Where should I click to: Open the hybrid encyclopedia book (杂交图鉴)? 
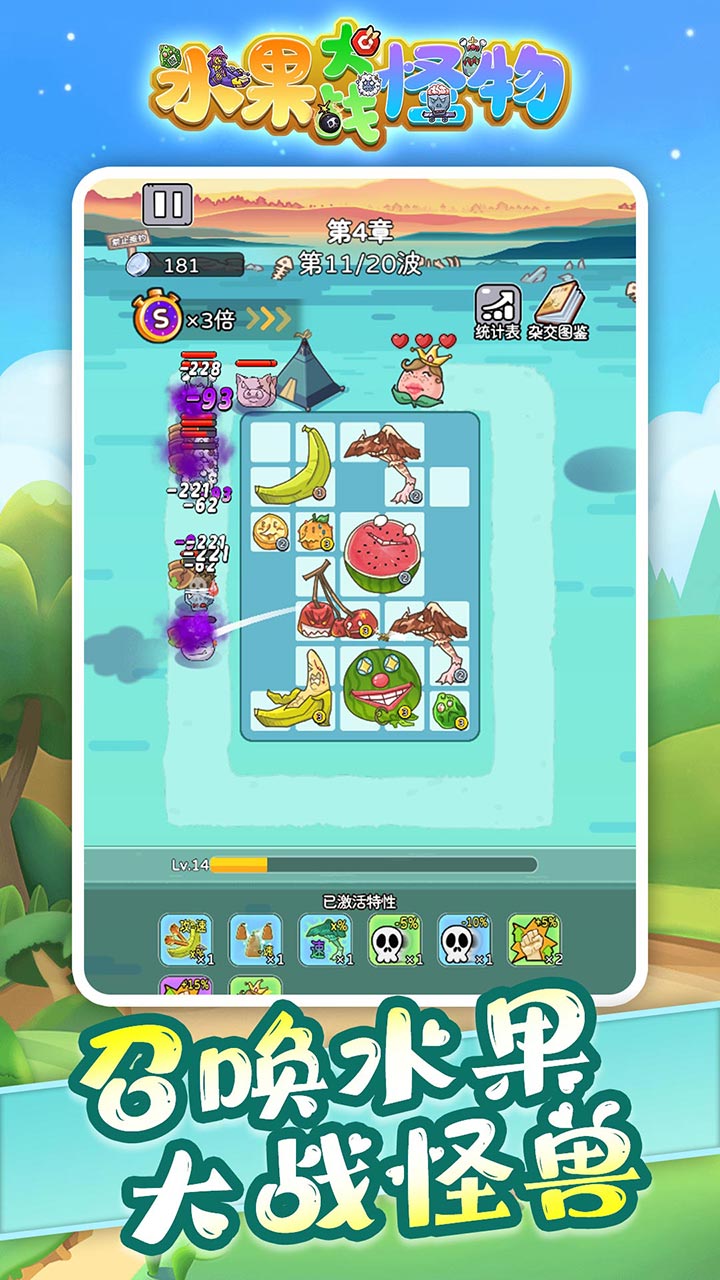pyautogui.click(x=560, y=311)
